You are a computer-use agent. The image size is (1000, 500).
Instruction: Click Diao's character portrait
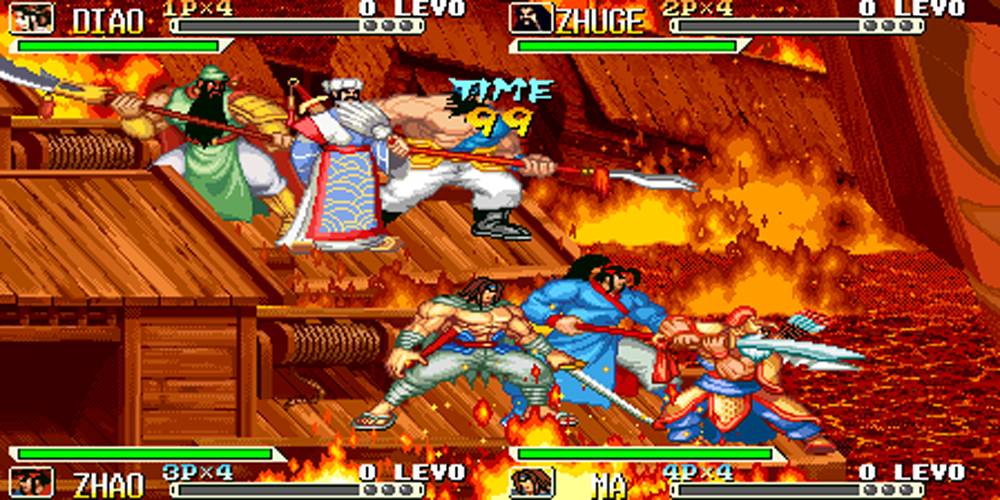click(32, 18)
